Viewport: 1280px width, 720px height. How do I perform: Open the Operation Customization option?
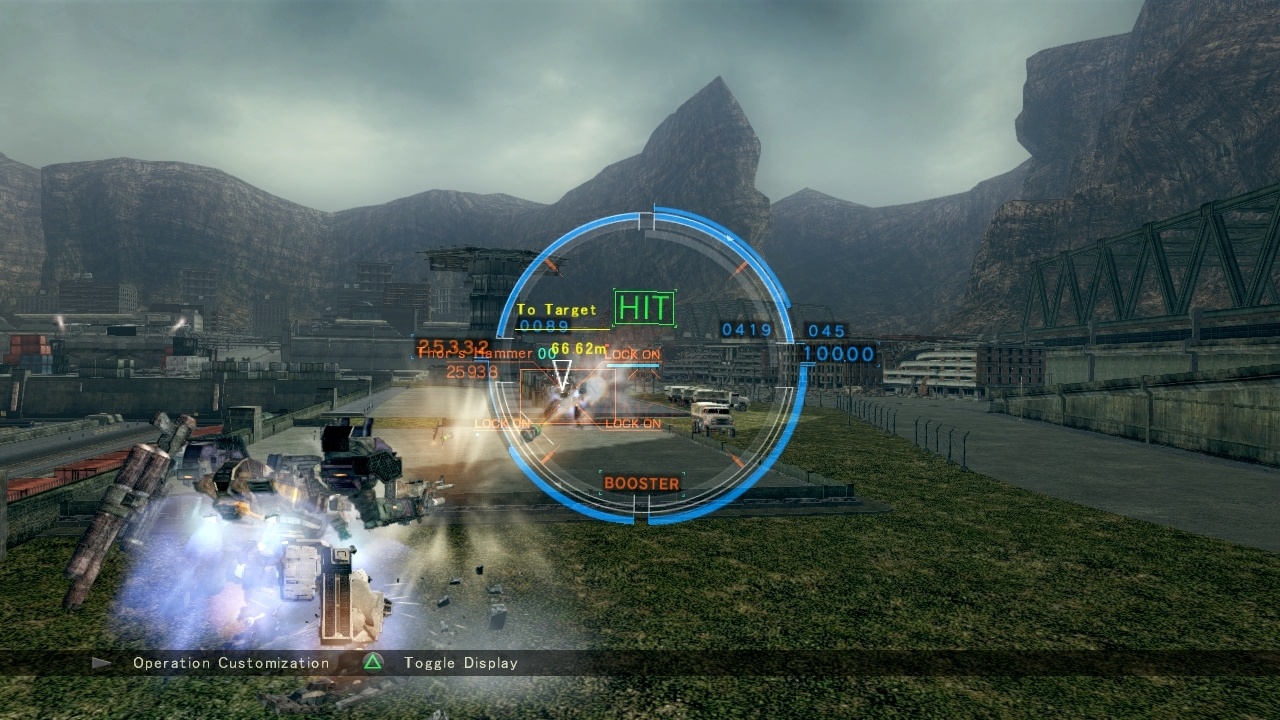coord(230,663)
